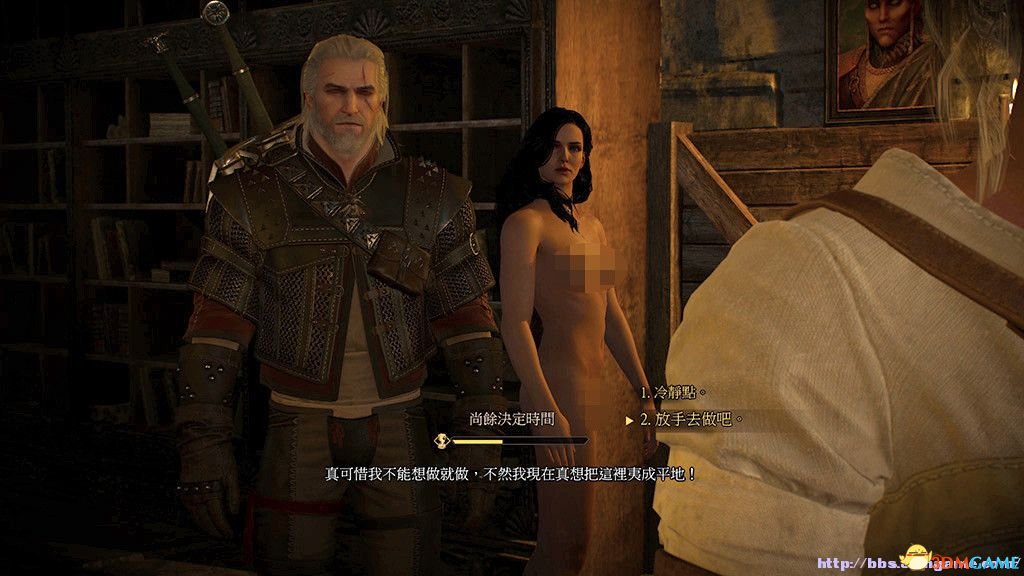Select the dialogue option "放手去做吧"
This screenshot has width=1024, height=576.
[x=691, y=420]
